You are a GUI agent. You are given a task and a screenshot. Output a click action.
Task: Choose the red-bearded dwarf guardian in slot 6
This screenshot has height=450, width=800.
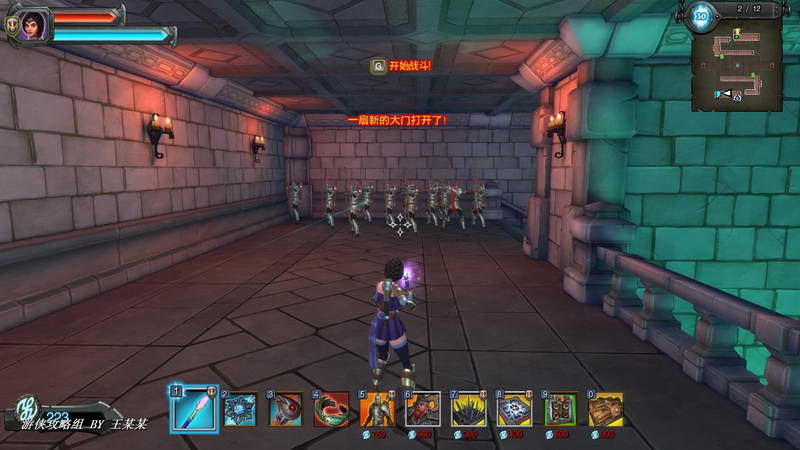point(423,409)
